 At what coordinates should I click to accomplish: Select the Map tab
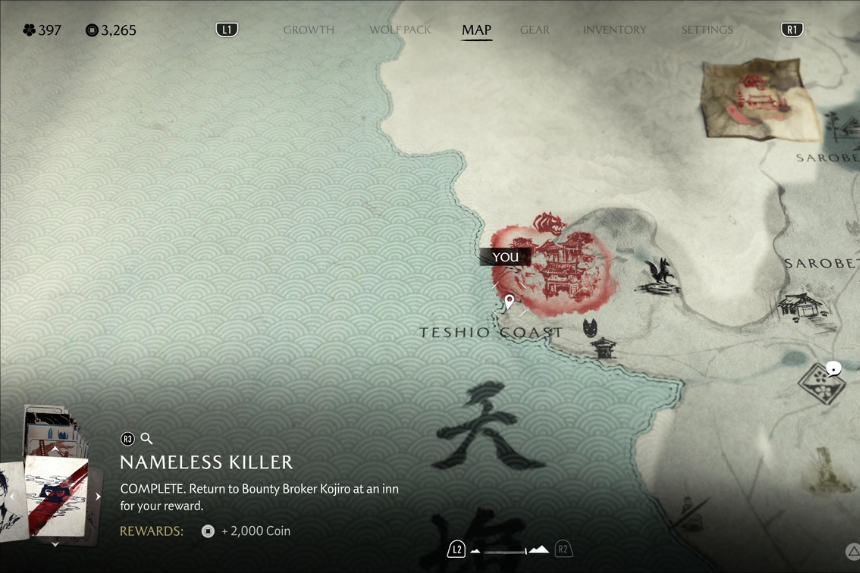point(476,30)
